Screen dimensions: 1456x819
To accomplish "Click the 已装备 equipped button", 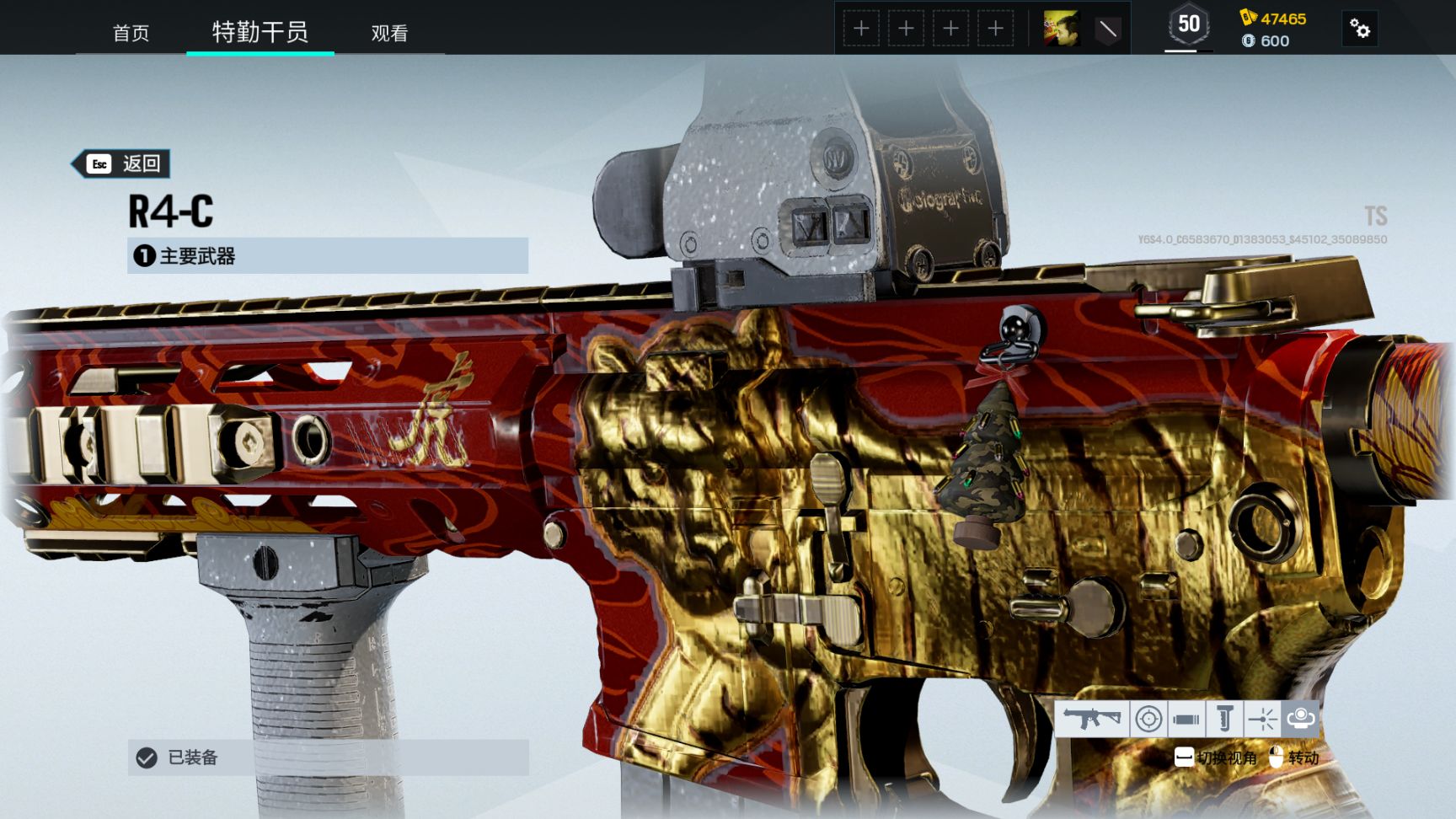I will [x=327, y=757].
